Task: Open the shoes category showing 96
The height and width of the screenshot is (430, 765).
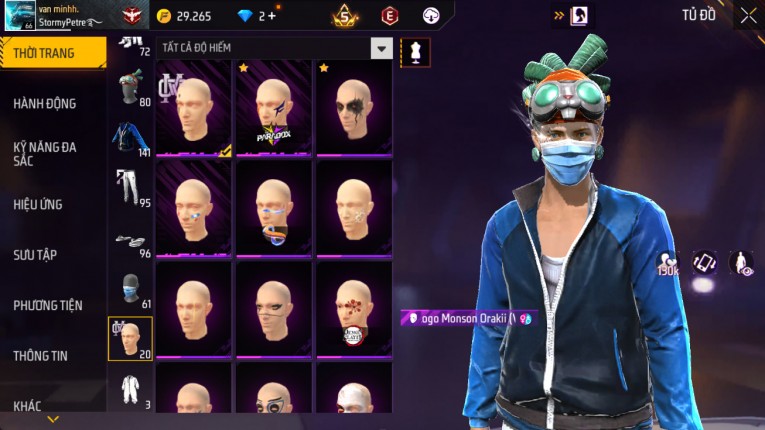Action: (x=130, y=241)
